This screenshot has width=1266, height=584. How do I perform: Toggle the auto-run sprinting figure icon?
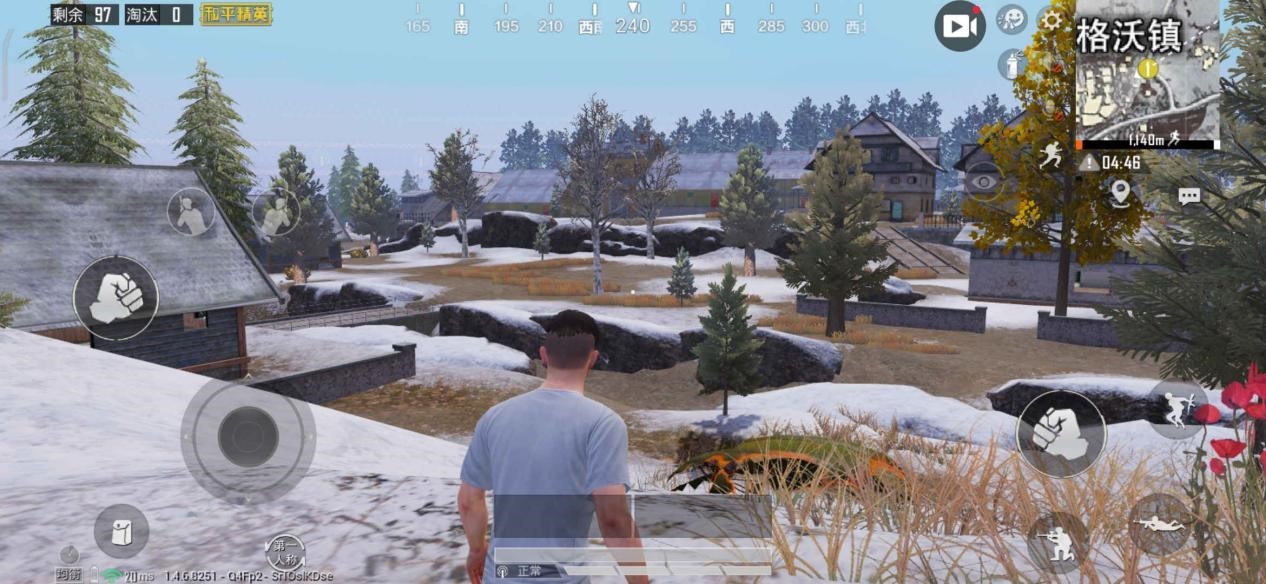[1051, 155]
